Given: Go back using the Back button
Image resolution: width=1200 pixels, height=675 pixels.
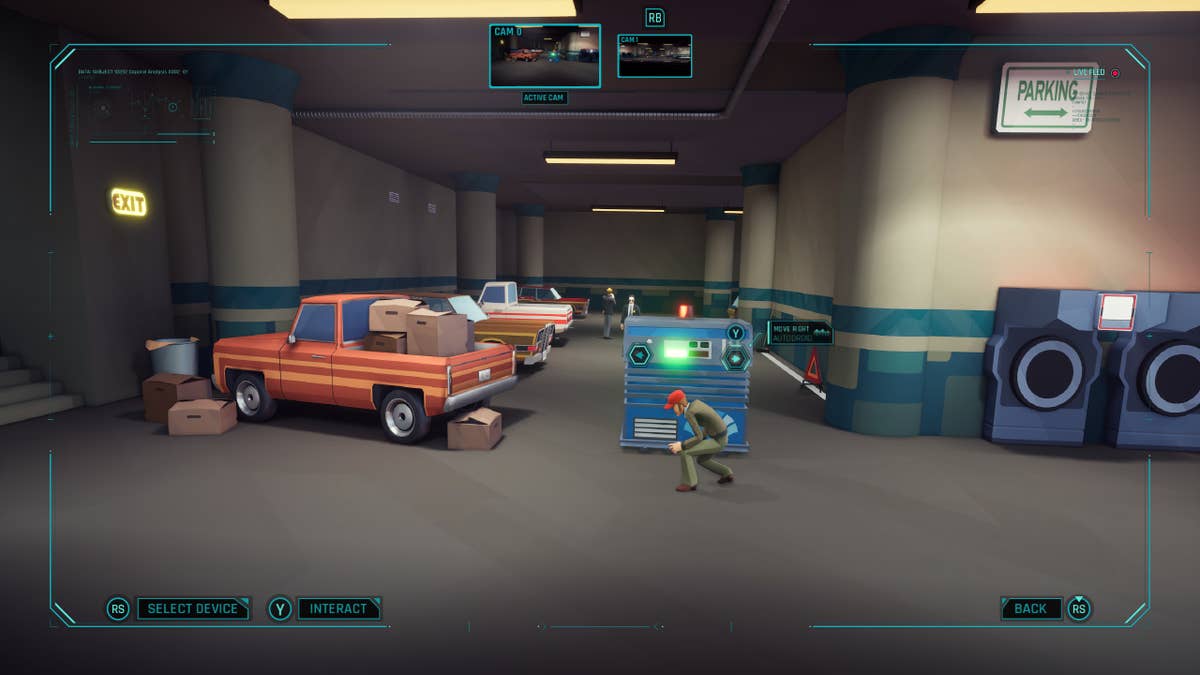Looking at the screenshot, I should (1031, 608).
